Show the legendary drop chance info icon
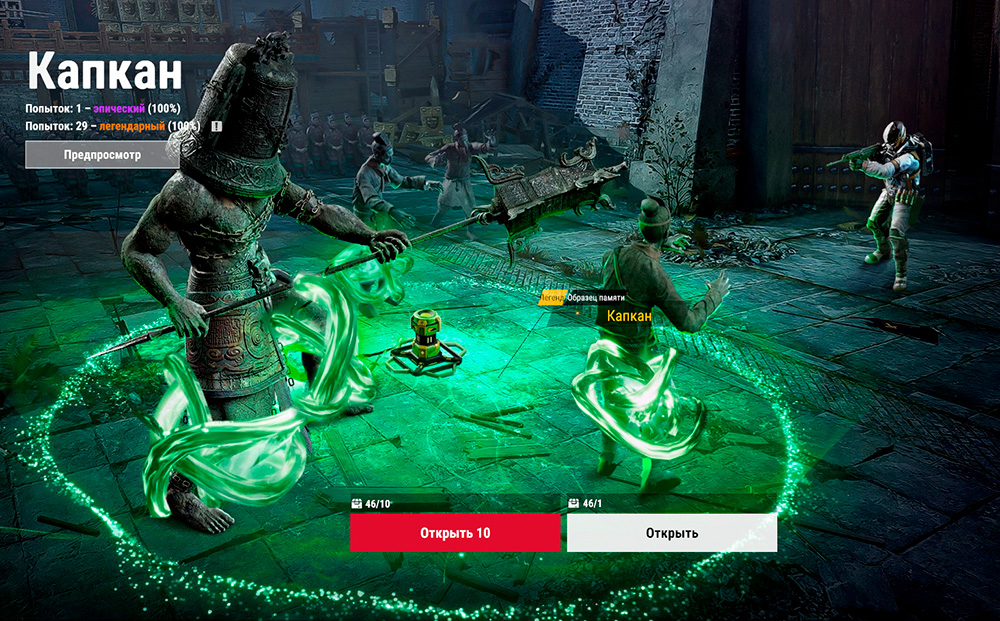 tap(215, 127)
